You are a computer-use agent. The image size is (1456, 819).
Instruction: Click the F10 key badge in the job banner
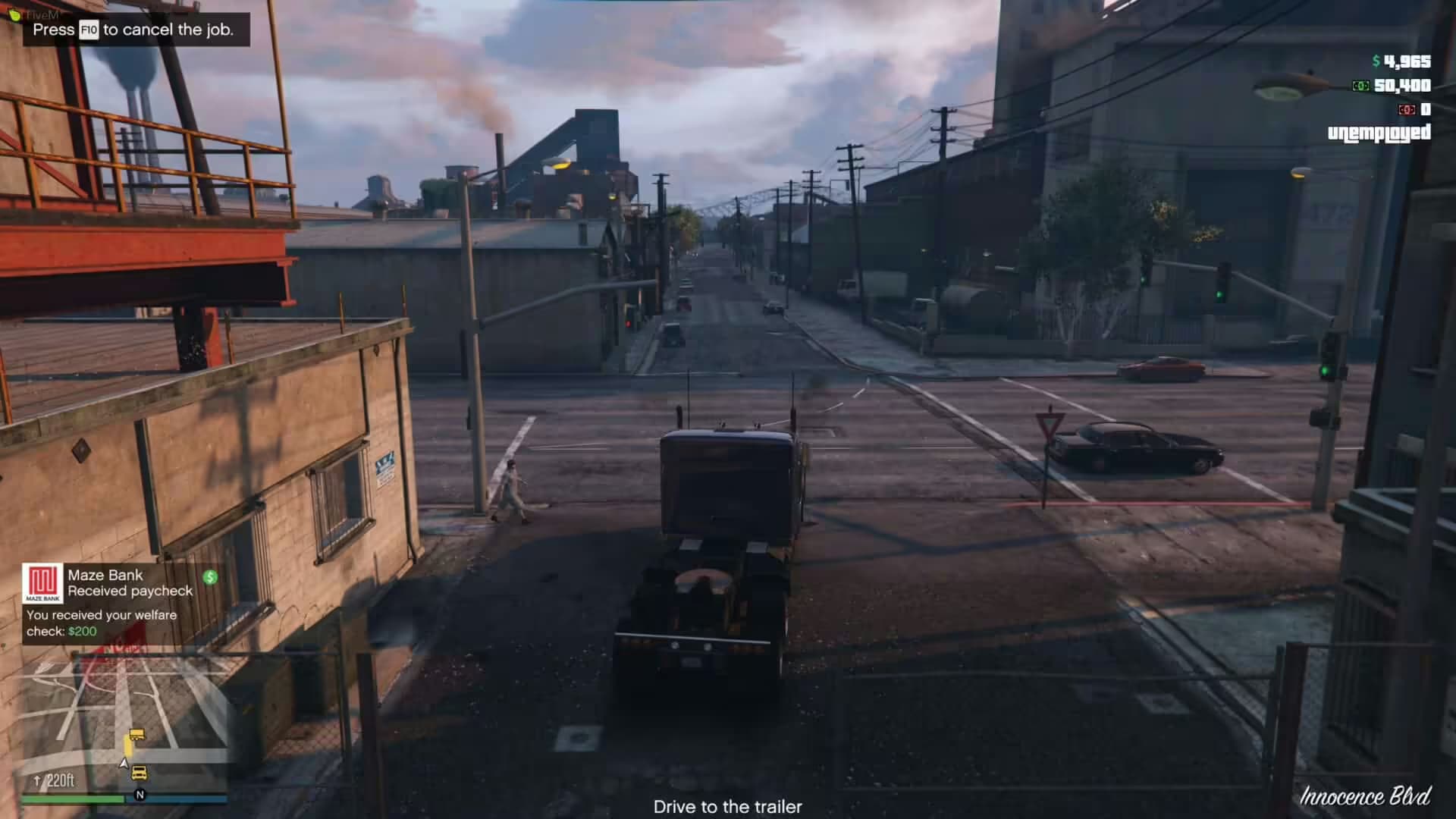pos(88,30)
